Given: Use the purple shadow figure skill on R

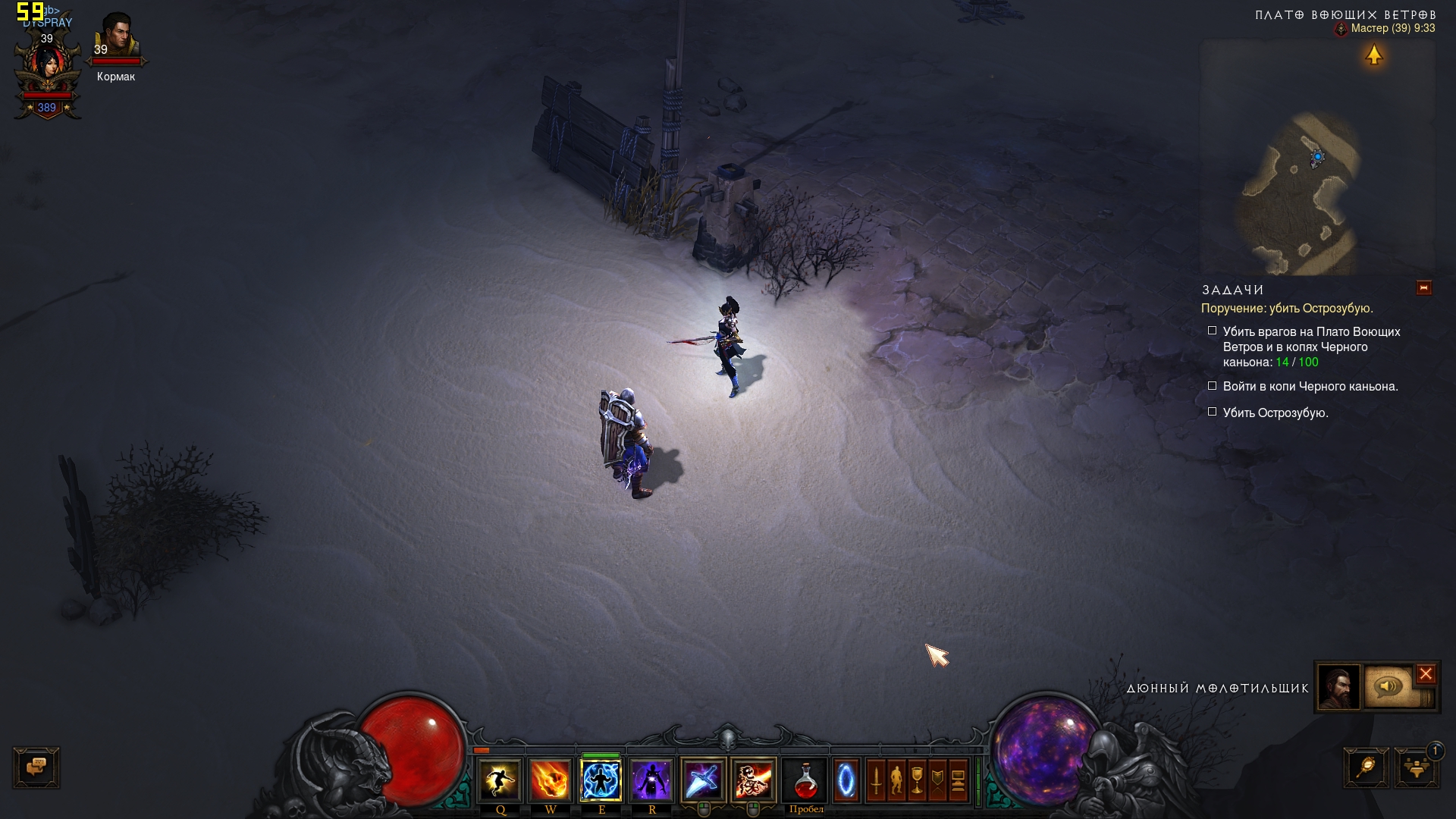Looking at the screenshot, I should coord(651,780).
